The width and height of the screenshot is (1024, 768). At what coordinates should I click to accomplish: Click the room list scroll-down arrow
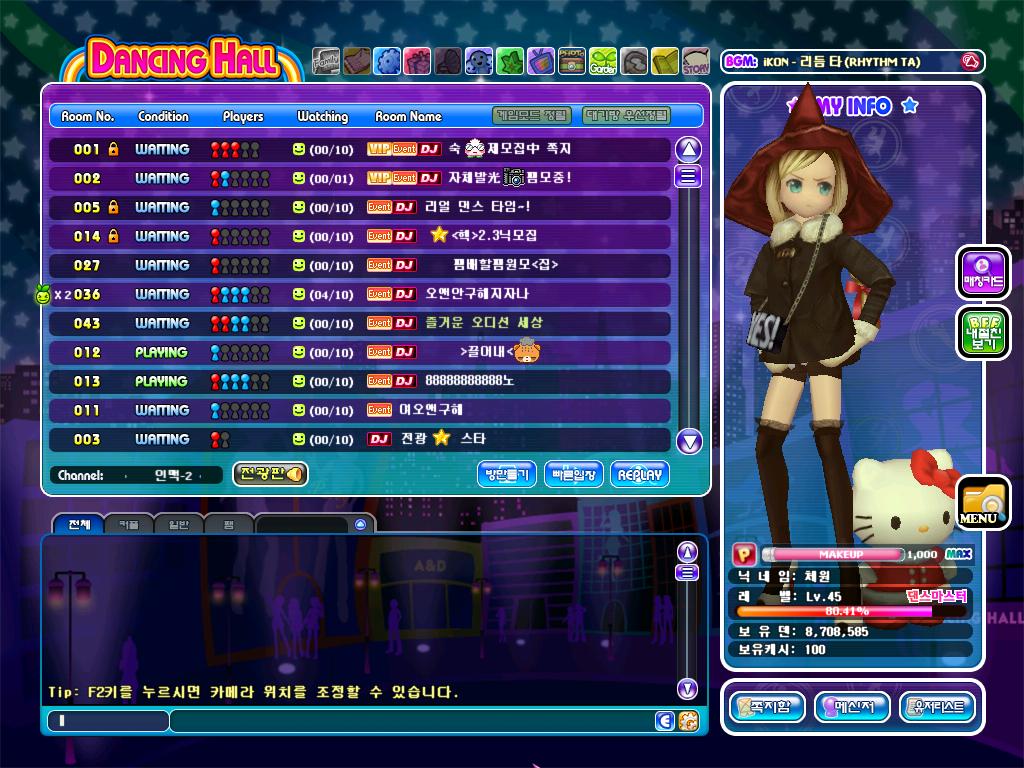click(689, 441)
